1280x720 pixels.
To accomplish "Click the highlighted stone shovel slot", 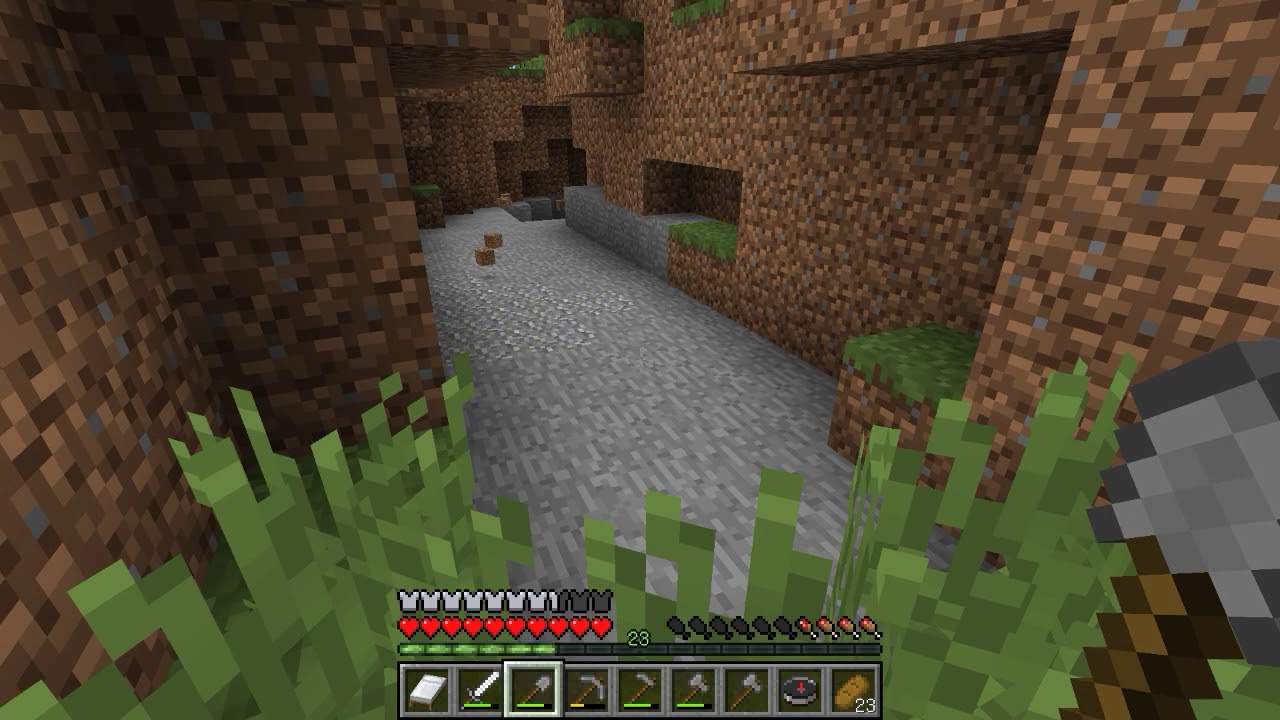I will coord(533,690).
